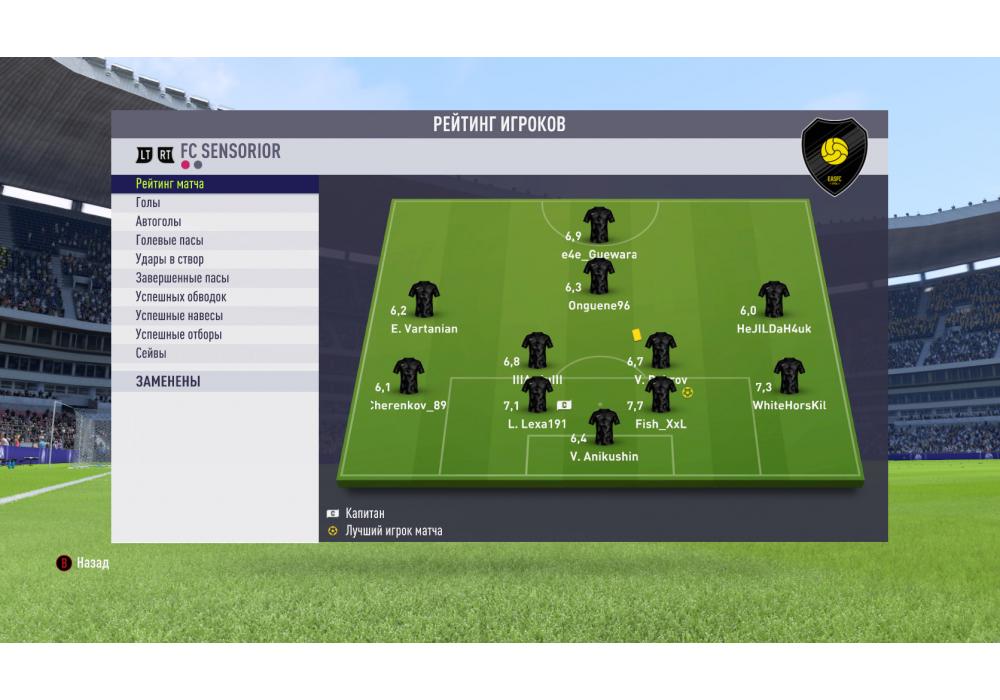Select captain L. Lexa191
This screenshot has height=700, width=1000.
[x=537, y=395]
